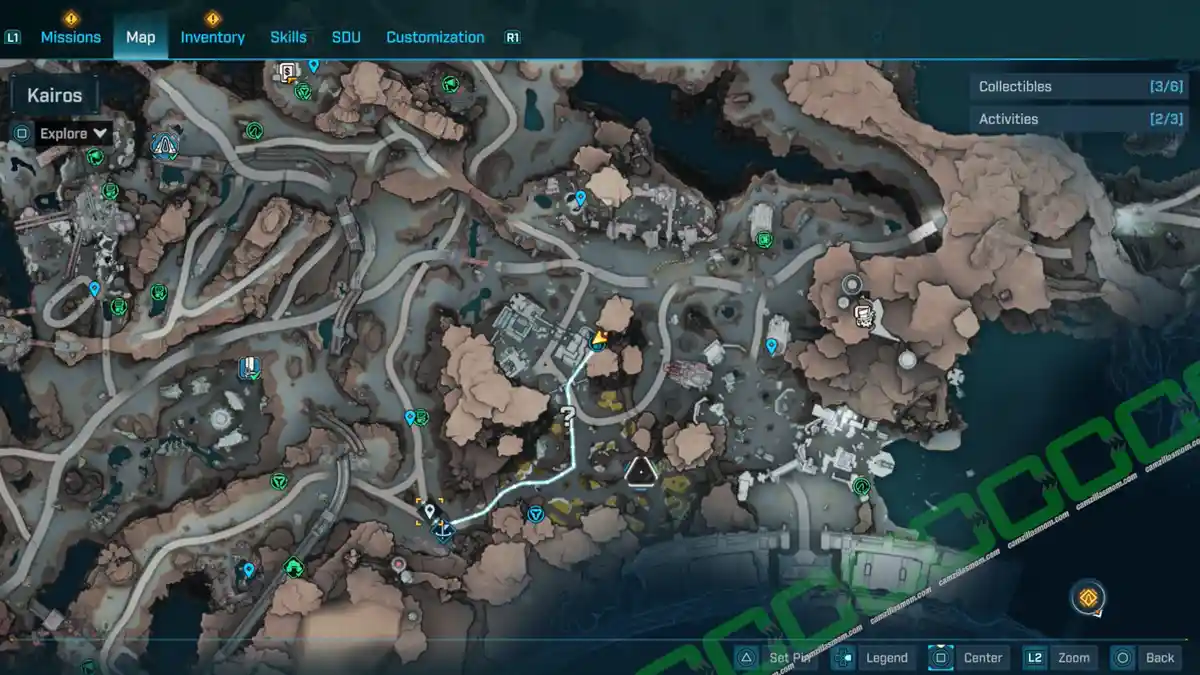Go Back from the map
Viewport: 1200px width, 675px height.
(x=1146, y=657)
